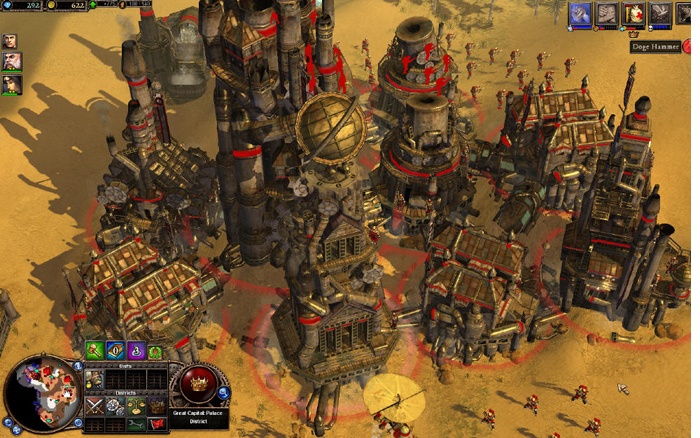
Task: Activate the Doge Hammer money-bag power
Action: (x=634, y=13)
